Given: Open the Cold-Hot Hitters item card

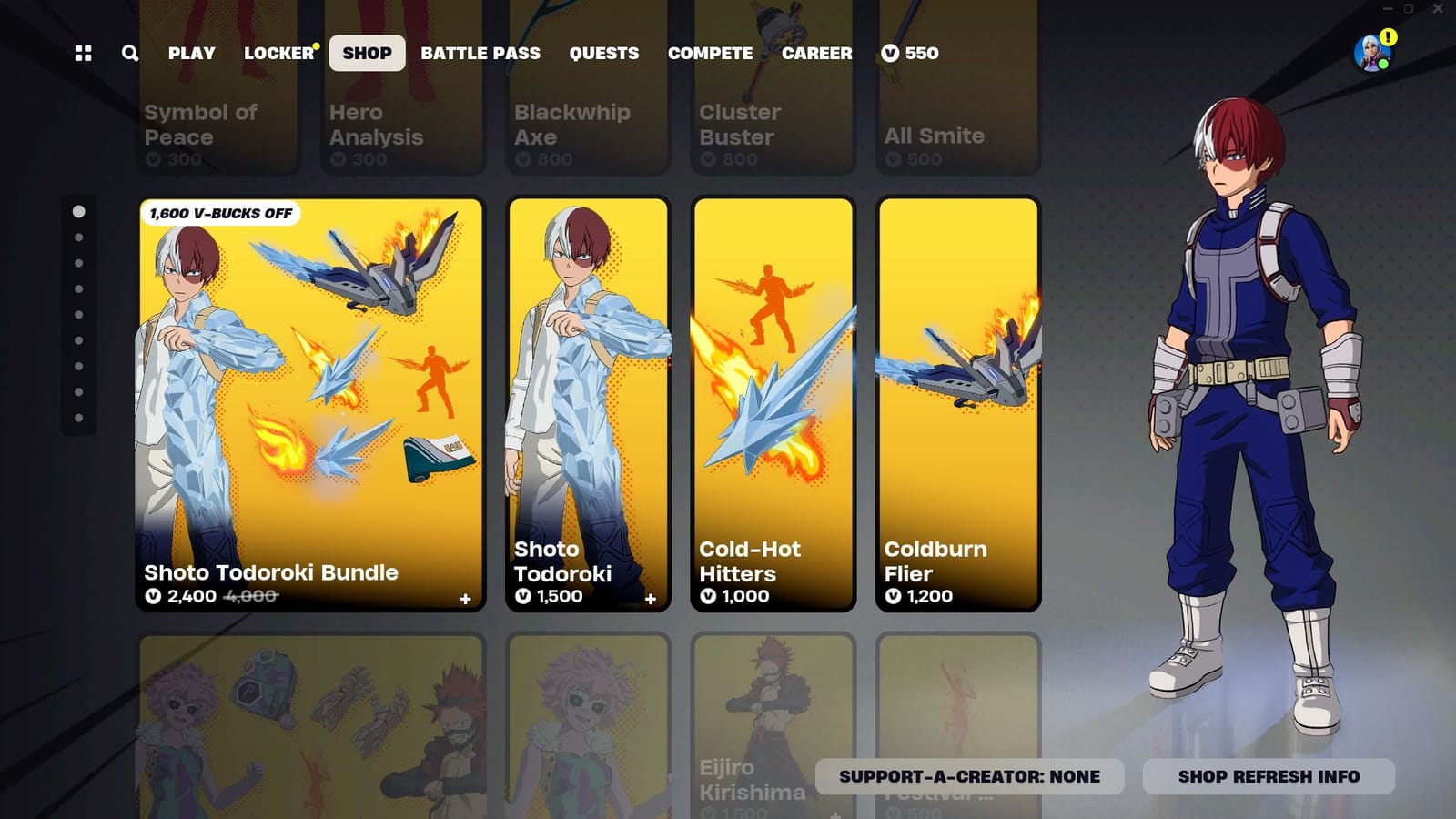Looking at the screenshot, I should point(773,400).
